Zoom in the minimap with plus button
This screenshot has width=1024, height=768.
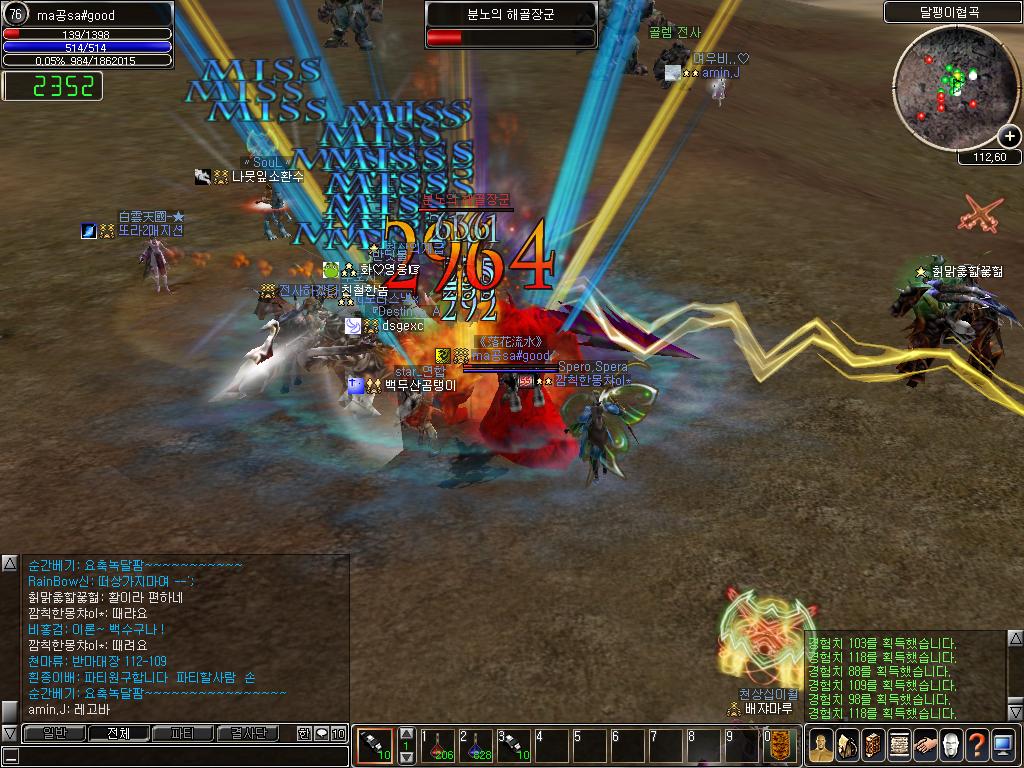coord(1009,137)
